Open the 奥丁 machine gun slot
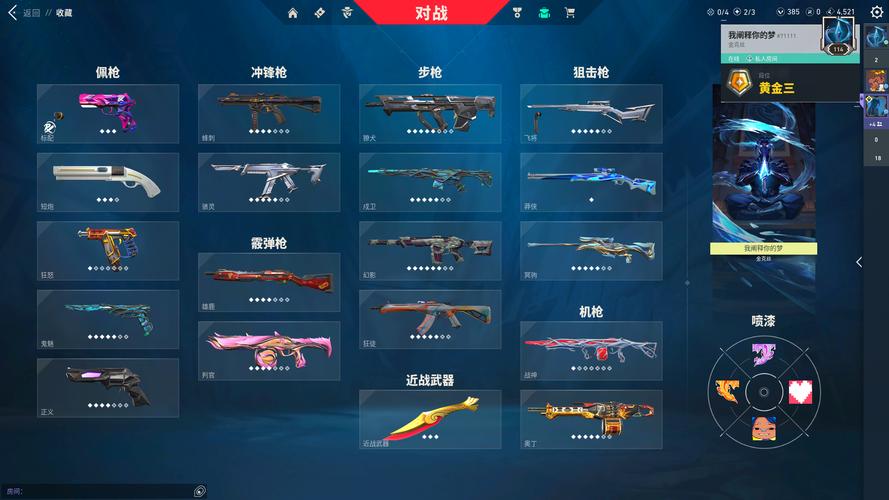889x500 pixels. point(591,418)
